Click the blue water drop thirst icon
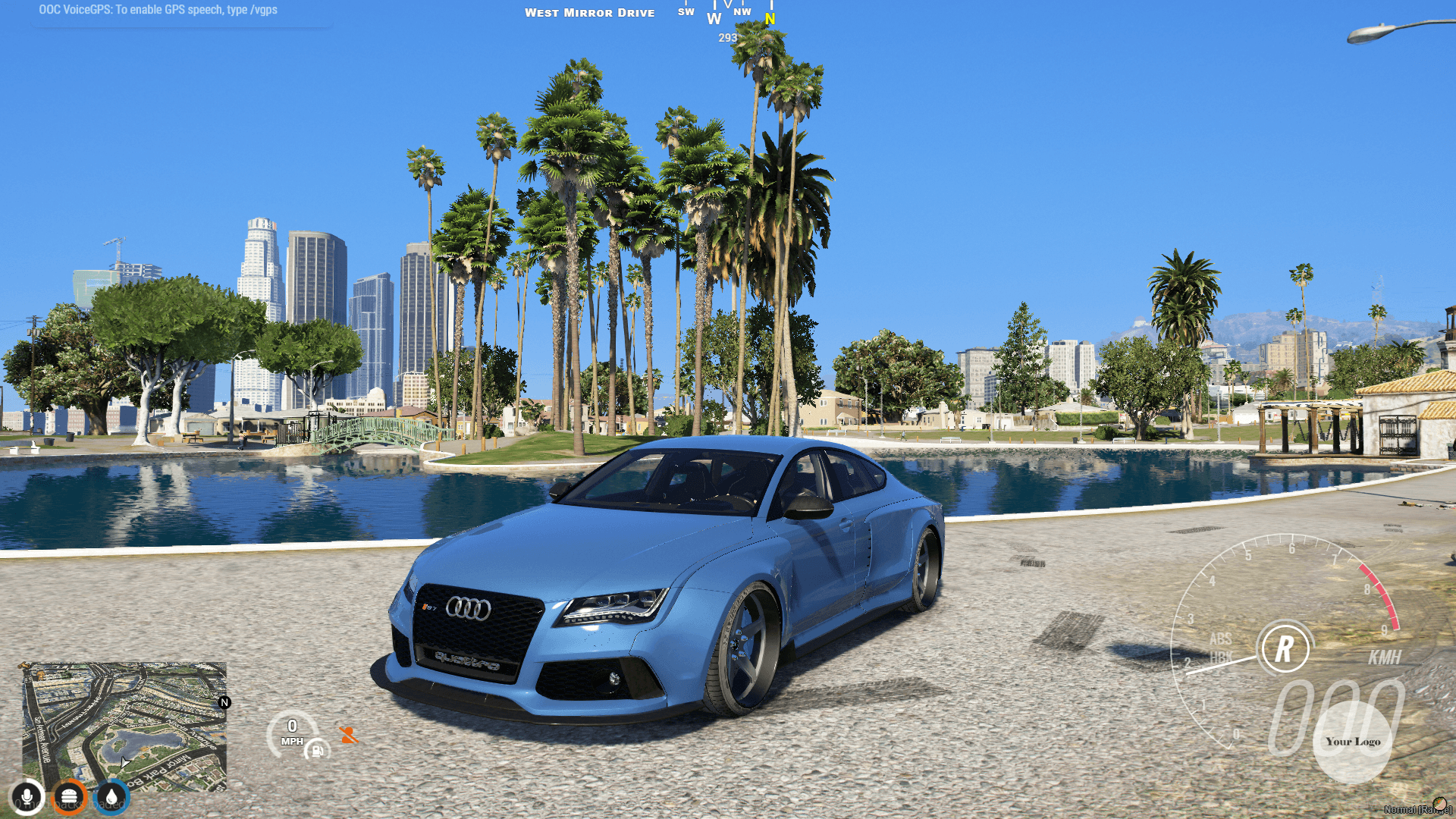The width and height of the screenshot is (1456, 819). [110, 796]
